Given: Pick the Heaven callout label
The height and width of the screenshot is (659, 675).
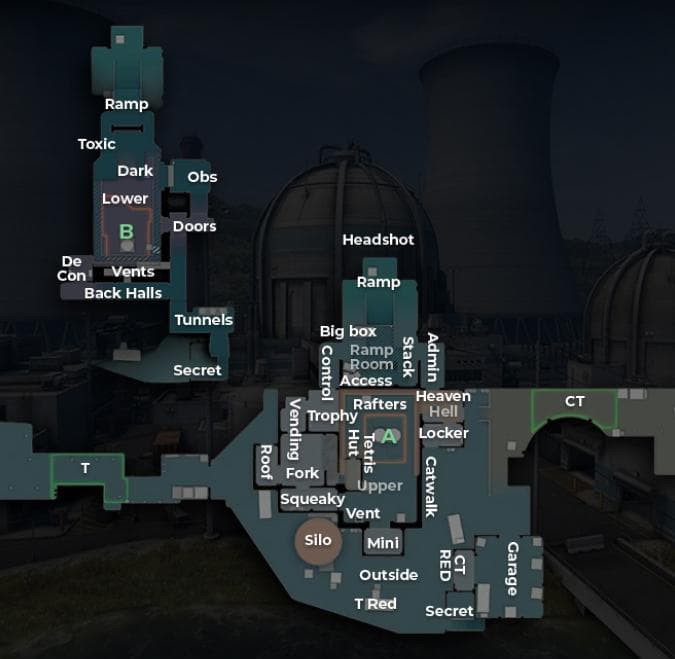Looking at the screenshot, I should [x=443, y=396].
